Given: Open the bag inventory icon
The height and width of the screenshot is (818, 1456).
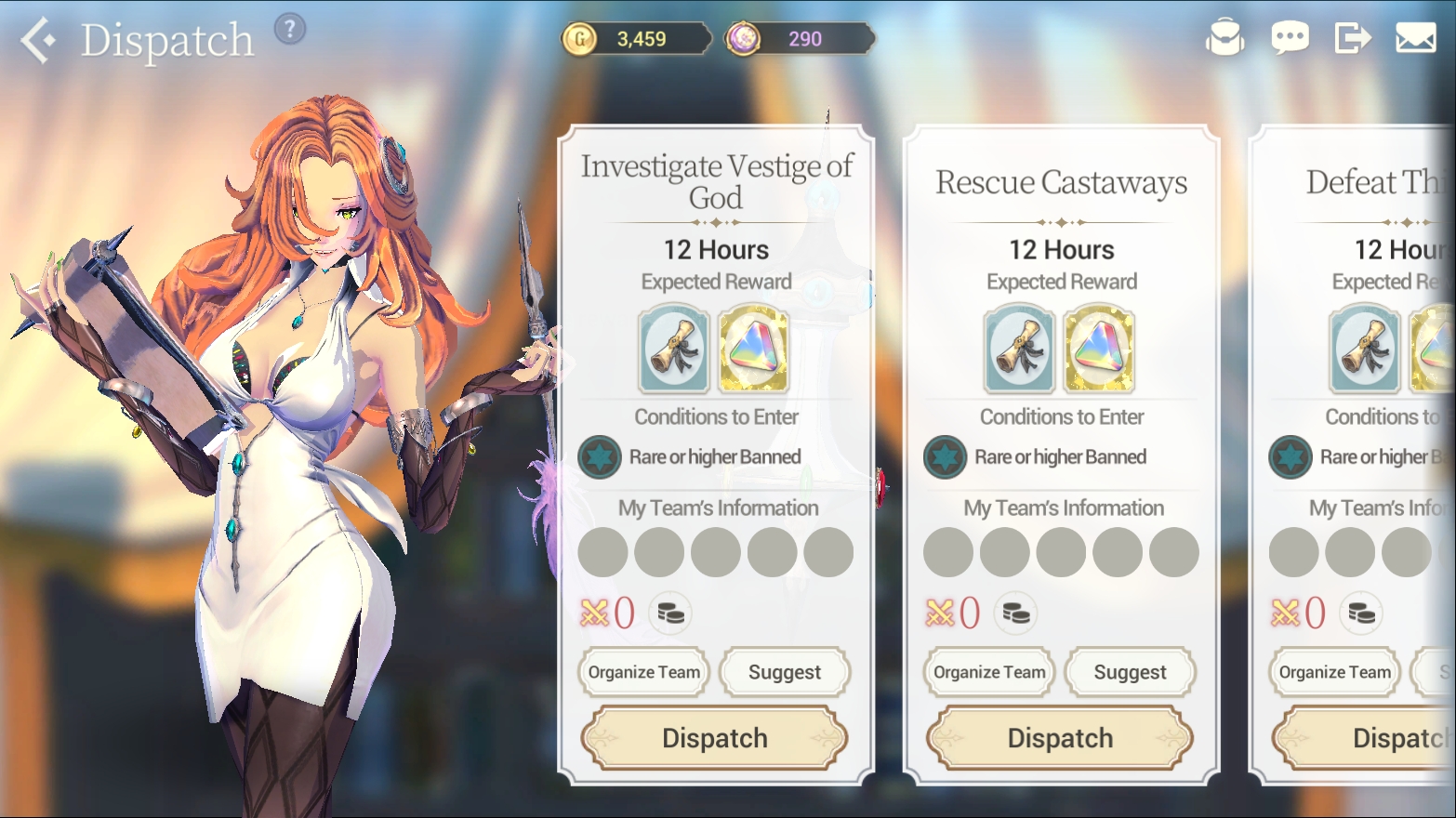Looking at the screenshot, I should 1224,38.
